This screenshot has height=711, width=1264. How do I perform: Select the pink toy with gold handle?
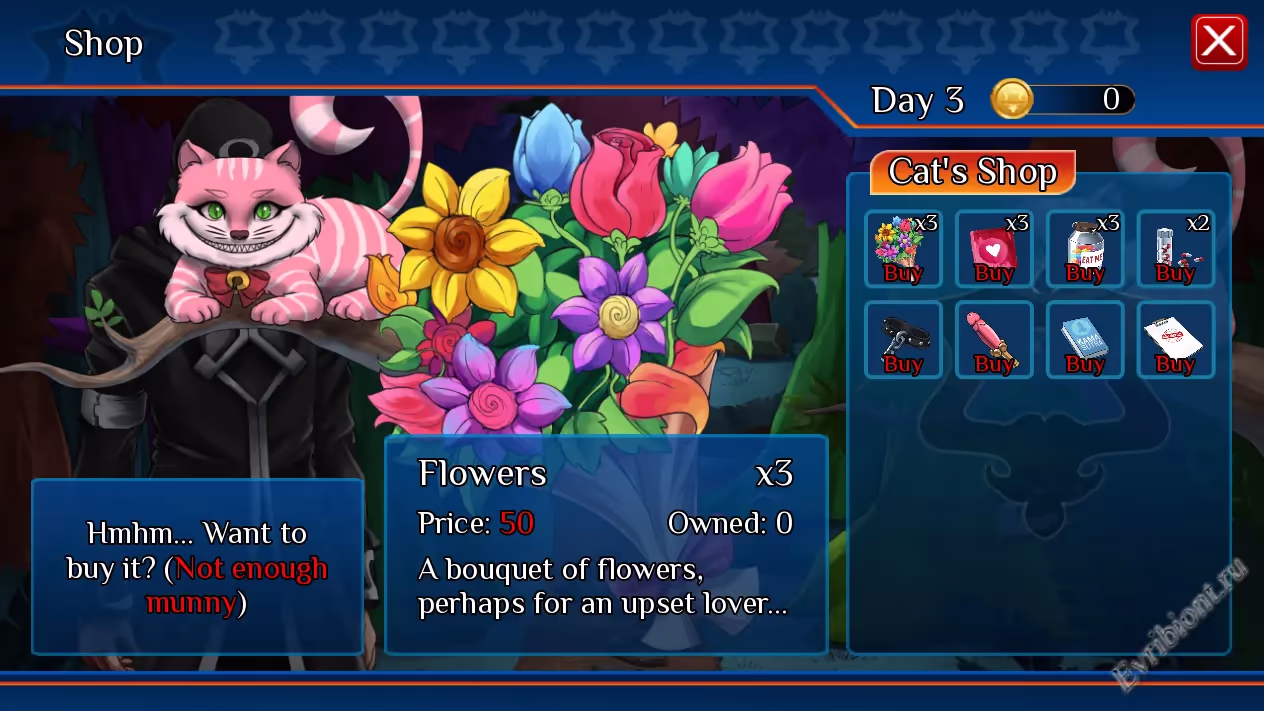pos(994,340)
